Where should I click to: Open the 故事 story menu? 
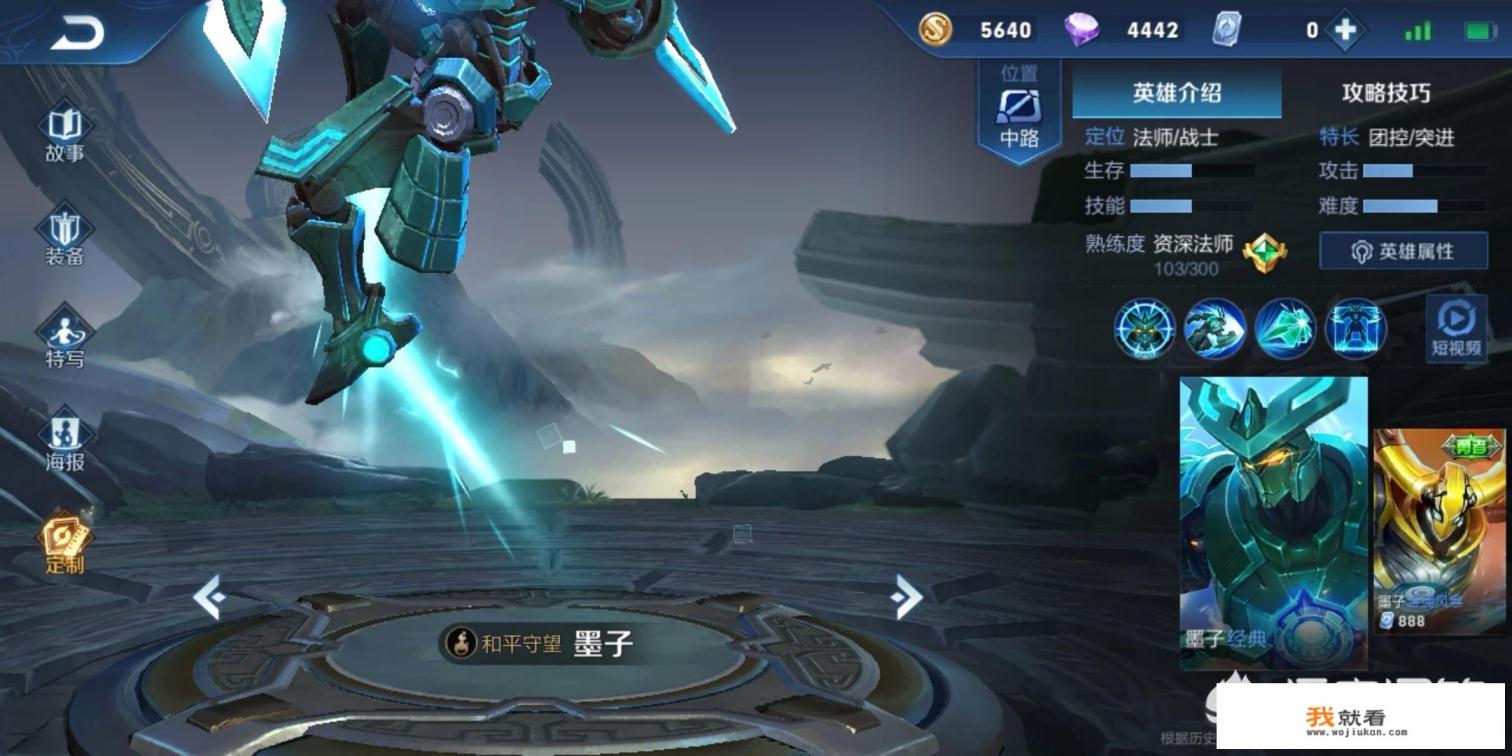[x=65, y=134]
